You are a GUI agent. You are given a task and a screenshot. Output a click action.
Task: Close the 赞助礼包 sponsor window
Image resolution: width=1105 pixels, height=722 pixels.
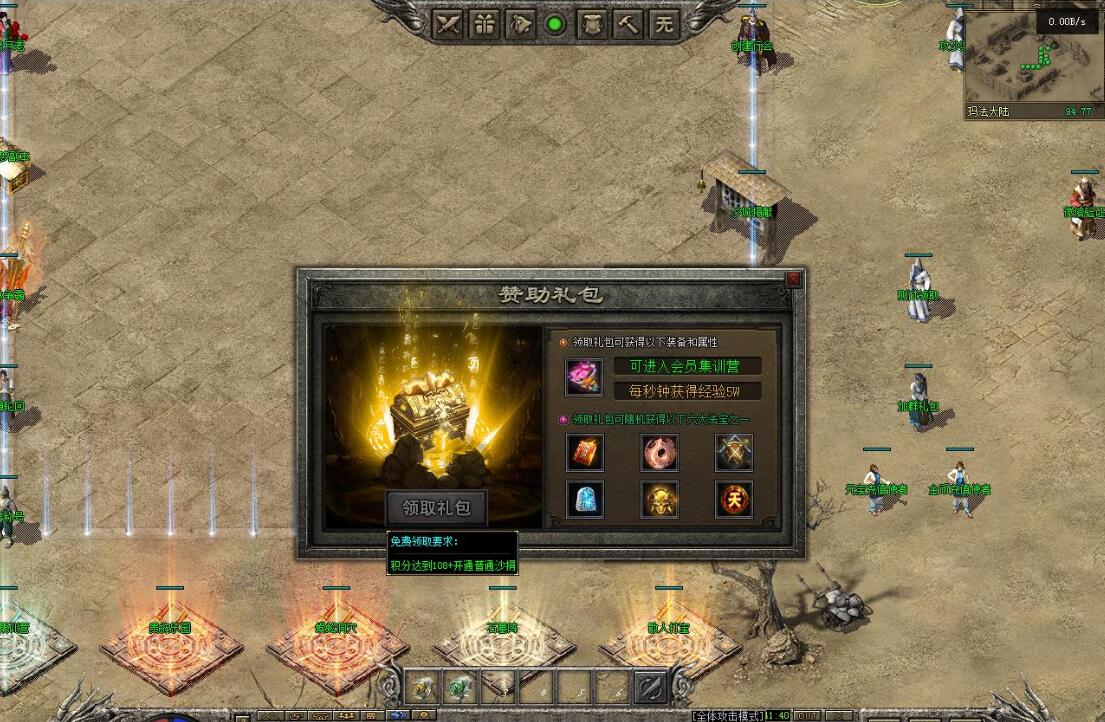793,279
